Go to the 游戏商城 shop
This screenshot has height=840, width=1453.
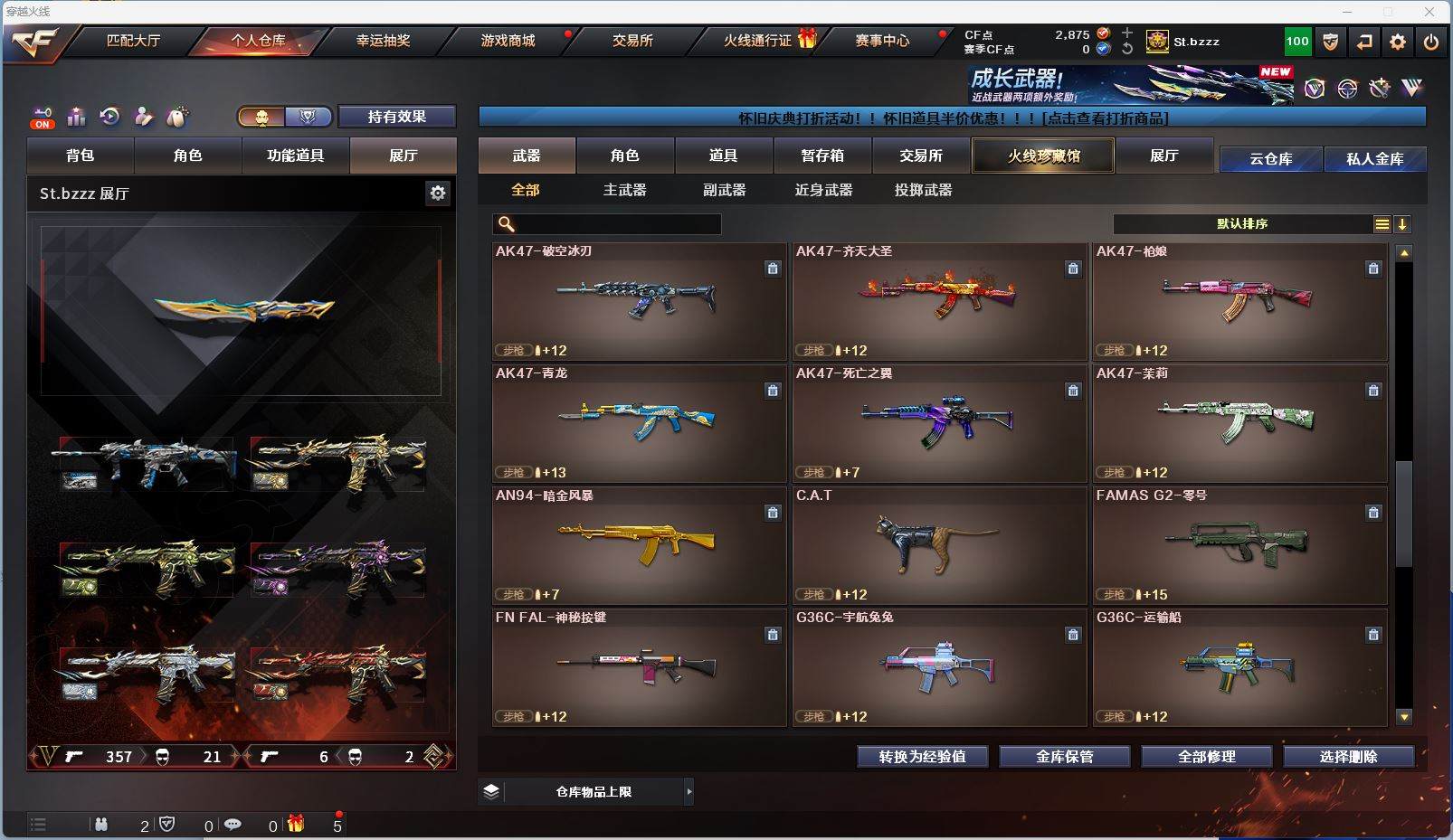tap(508, 41)
